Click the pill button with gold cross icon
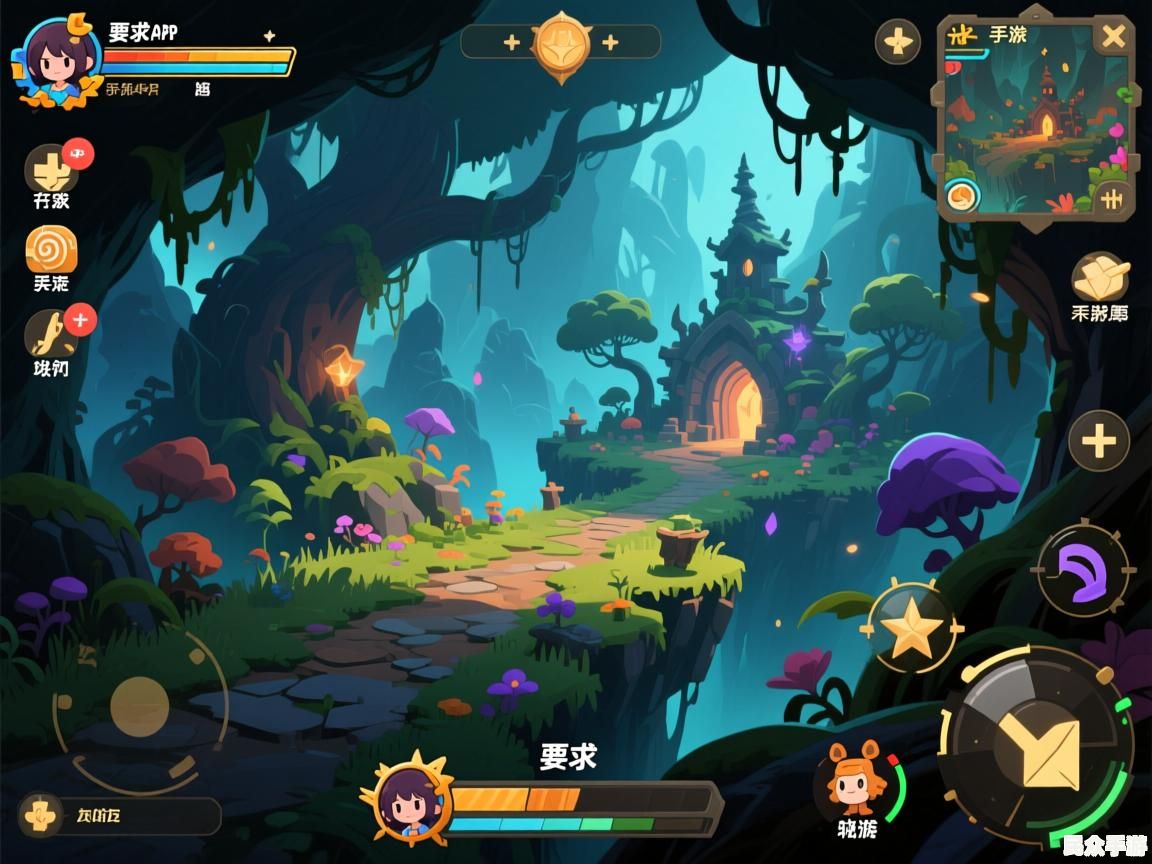 coord(119,816)
